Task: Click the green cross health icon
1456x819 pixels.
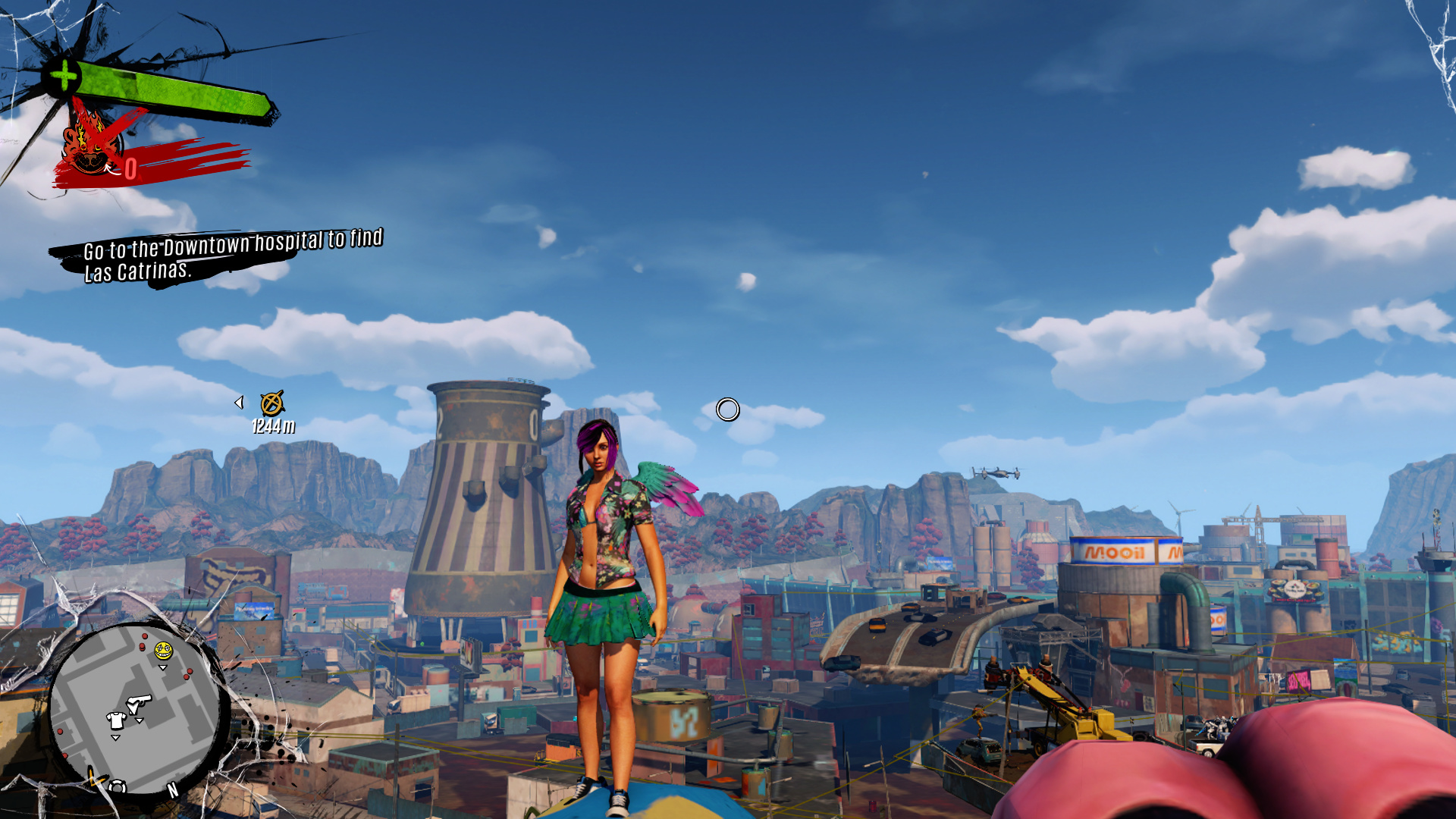Action: point(64,76)
